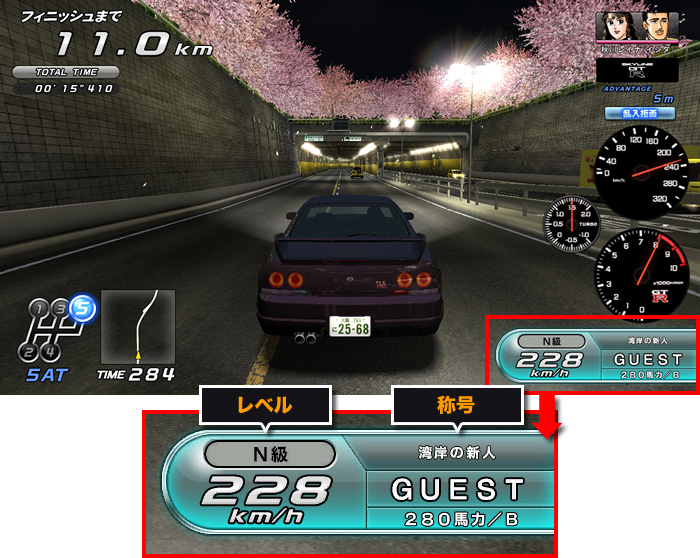Select the Skyline GT-R car badge
The image size is (700, 558).
637,70
